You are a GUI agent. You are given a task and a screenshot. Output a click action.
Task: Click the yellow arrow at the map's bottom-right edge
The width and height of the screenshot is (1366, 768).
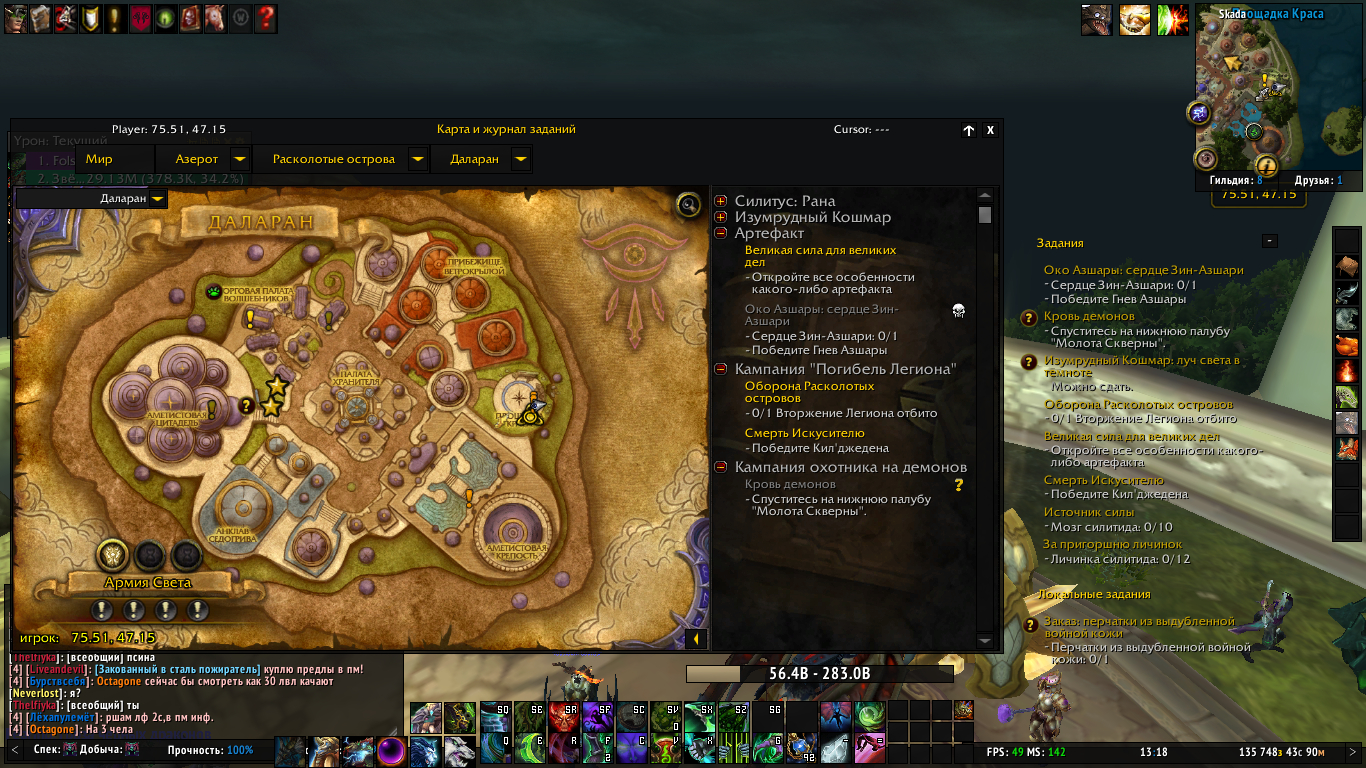click(696, 639)
